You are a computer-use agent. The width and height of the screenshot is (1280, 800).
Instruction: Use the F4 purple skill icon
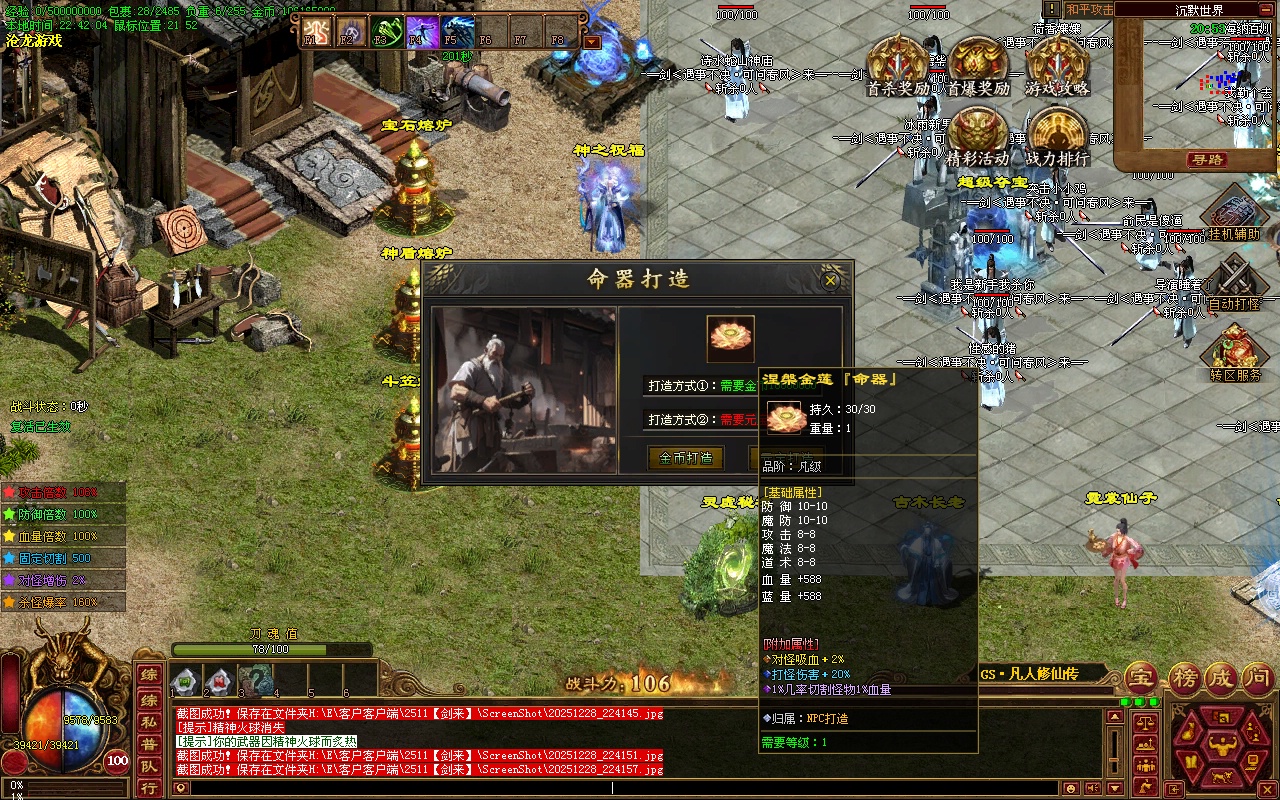420,32
